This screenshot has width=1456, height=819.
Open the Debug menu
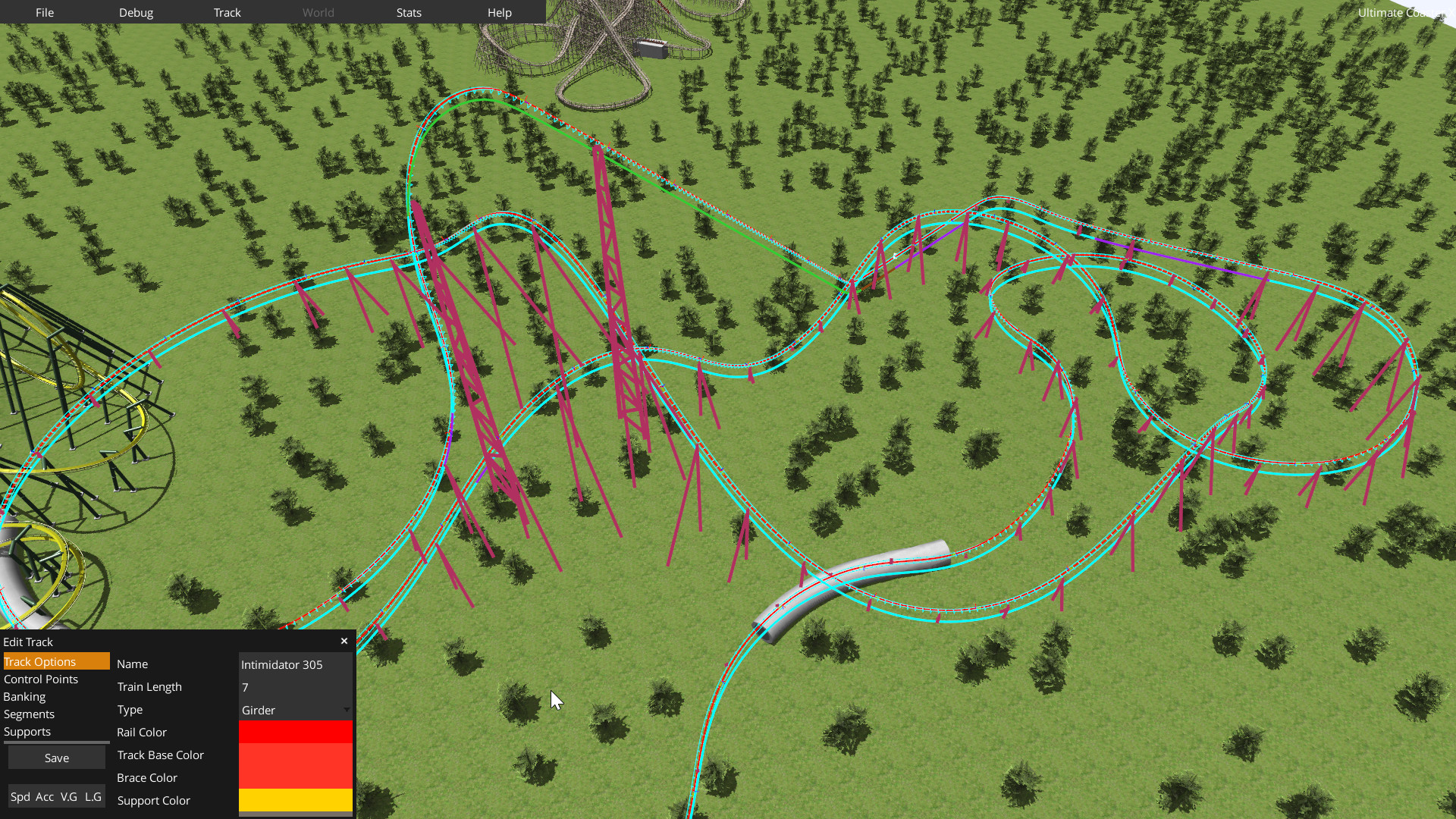tap(136, 12)
